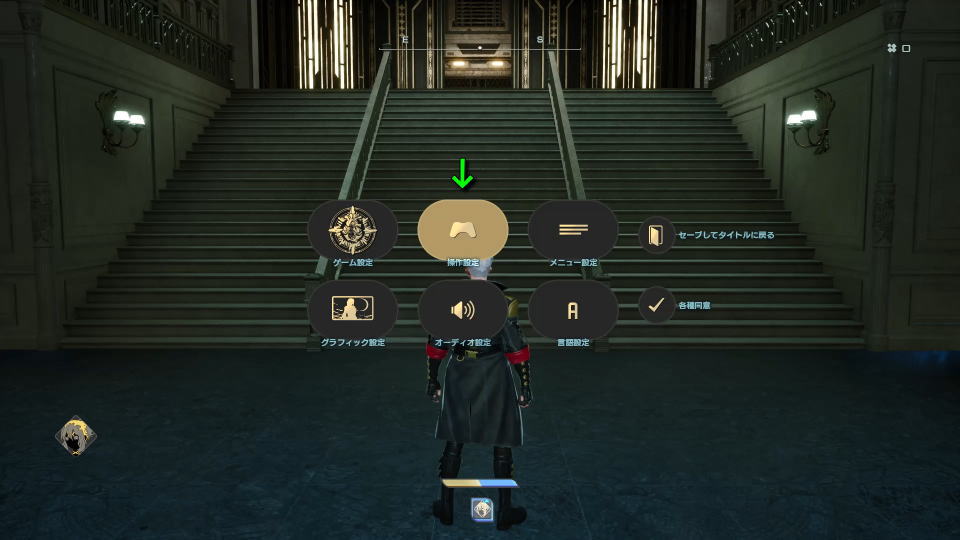
Task: Open グラフィック設定 (Graphics Settings)
Action: [352, 309]
